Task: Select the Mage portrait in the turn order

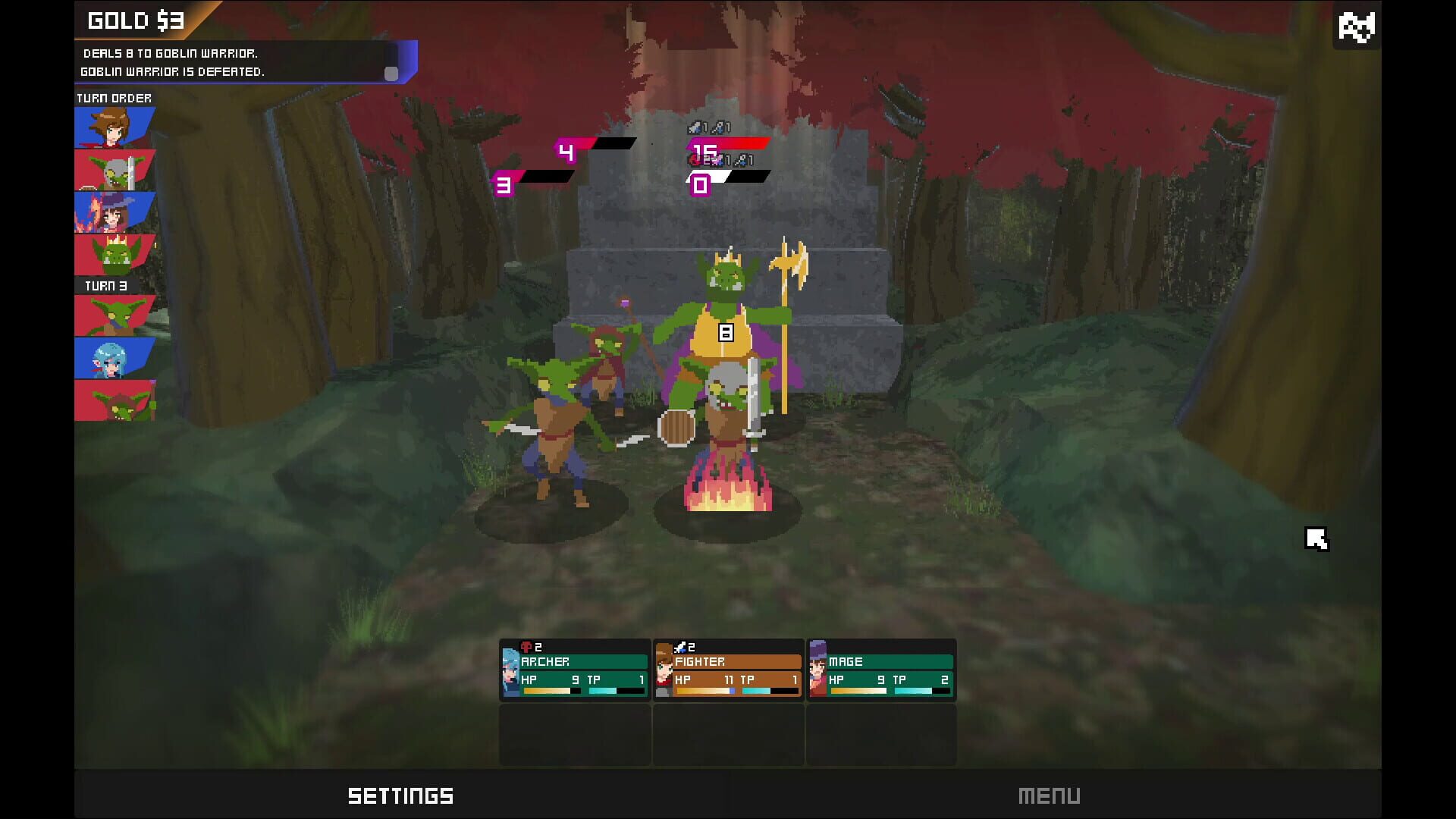Action: pyautogui.click(x=114, y=212)
